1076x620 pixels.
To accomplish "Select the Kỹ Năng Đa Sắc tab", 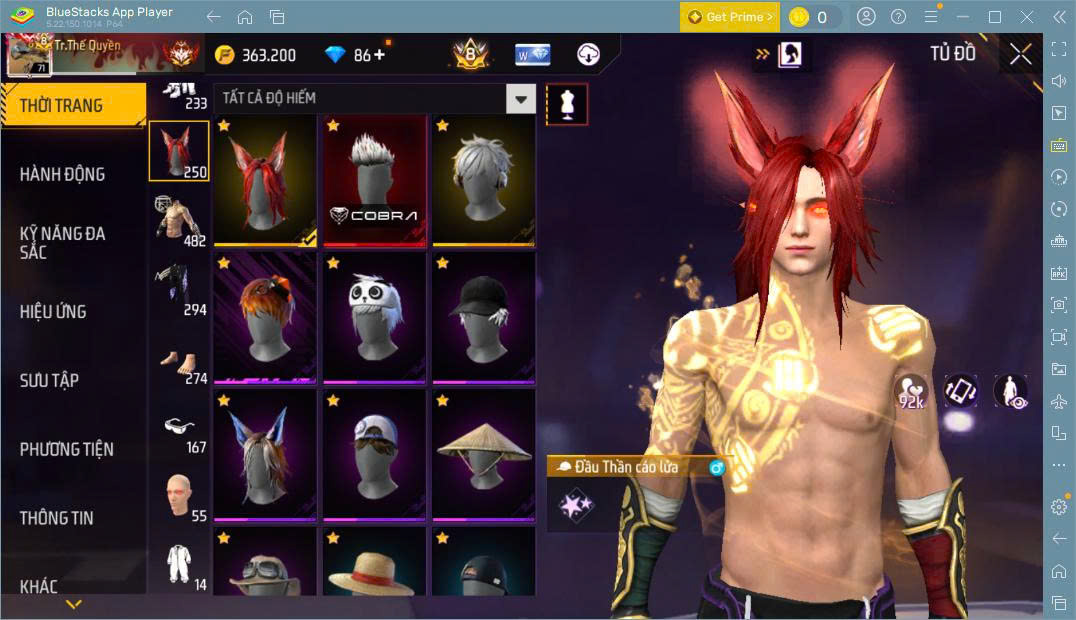I will tap(62, 242).
